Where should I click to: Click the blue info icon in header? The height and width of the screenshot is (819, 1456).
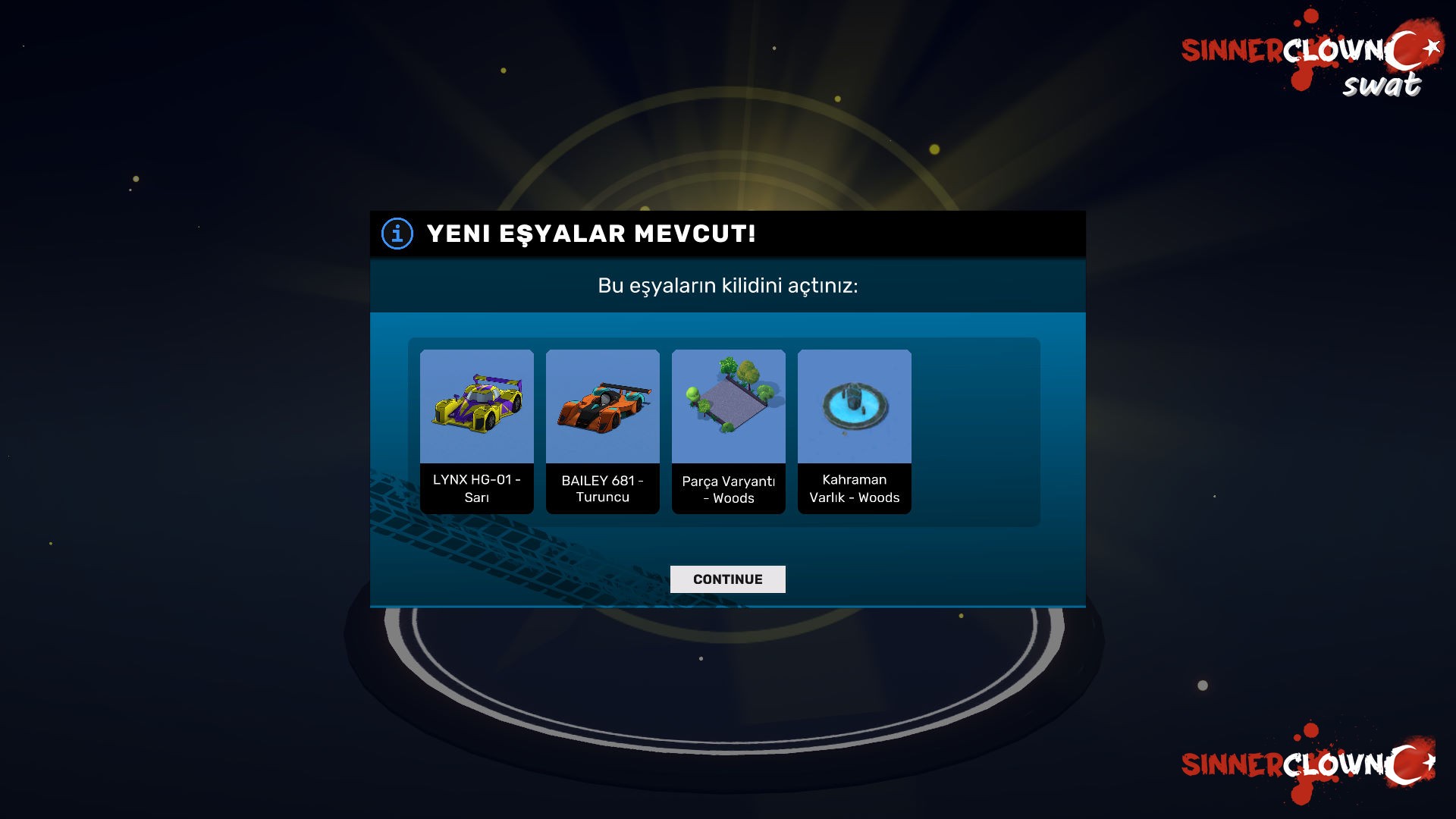(397, 234)
